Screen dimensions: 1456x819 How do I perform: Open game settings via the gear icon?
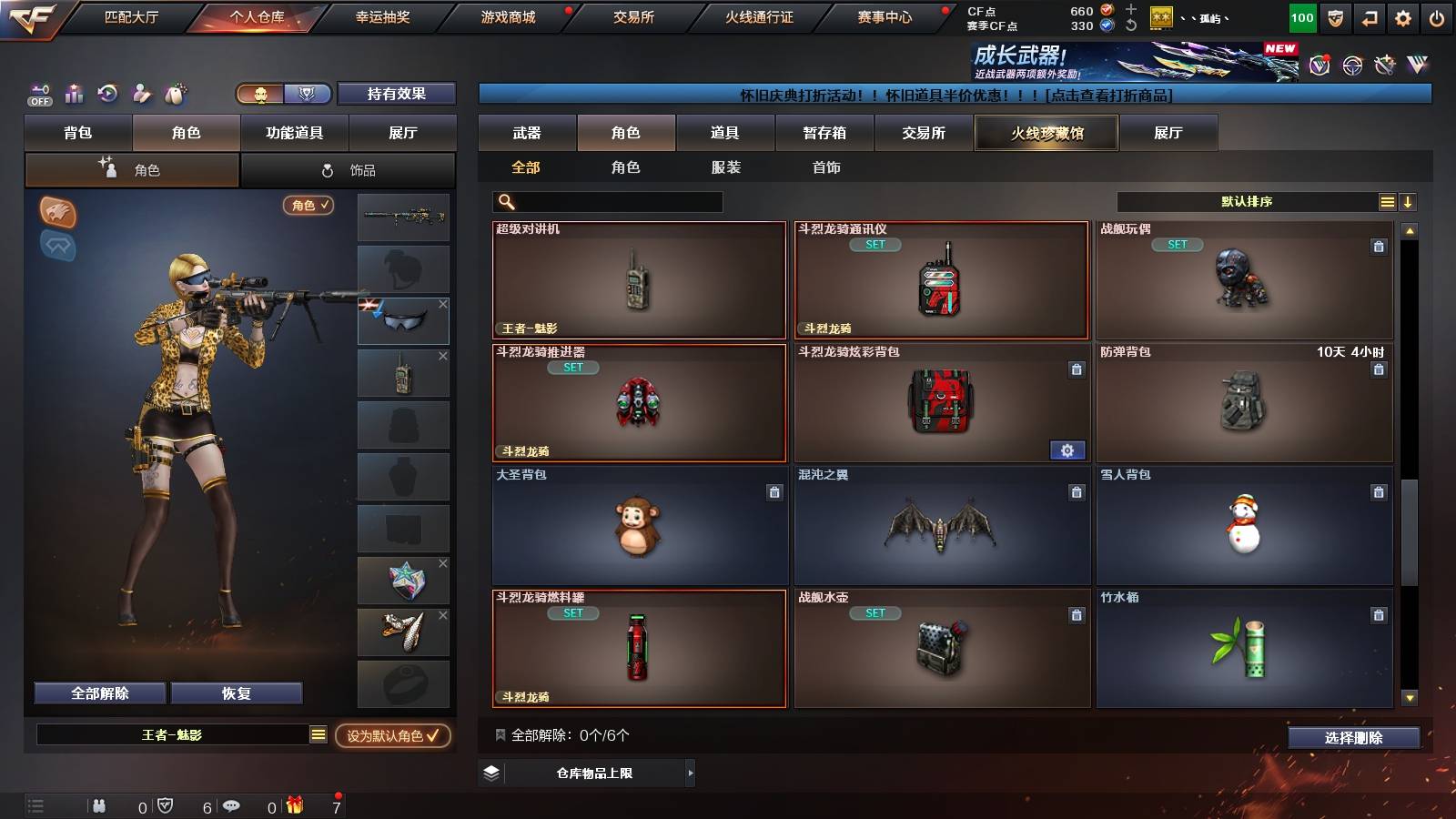(1402, 16)
